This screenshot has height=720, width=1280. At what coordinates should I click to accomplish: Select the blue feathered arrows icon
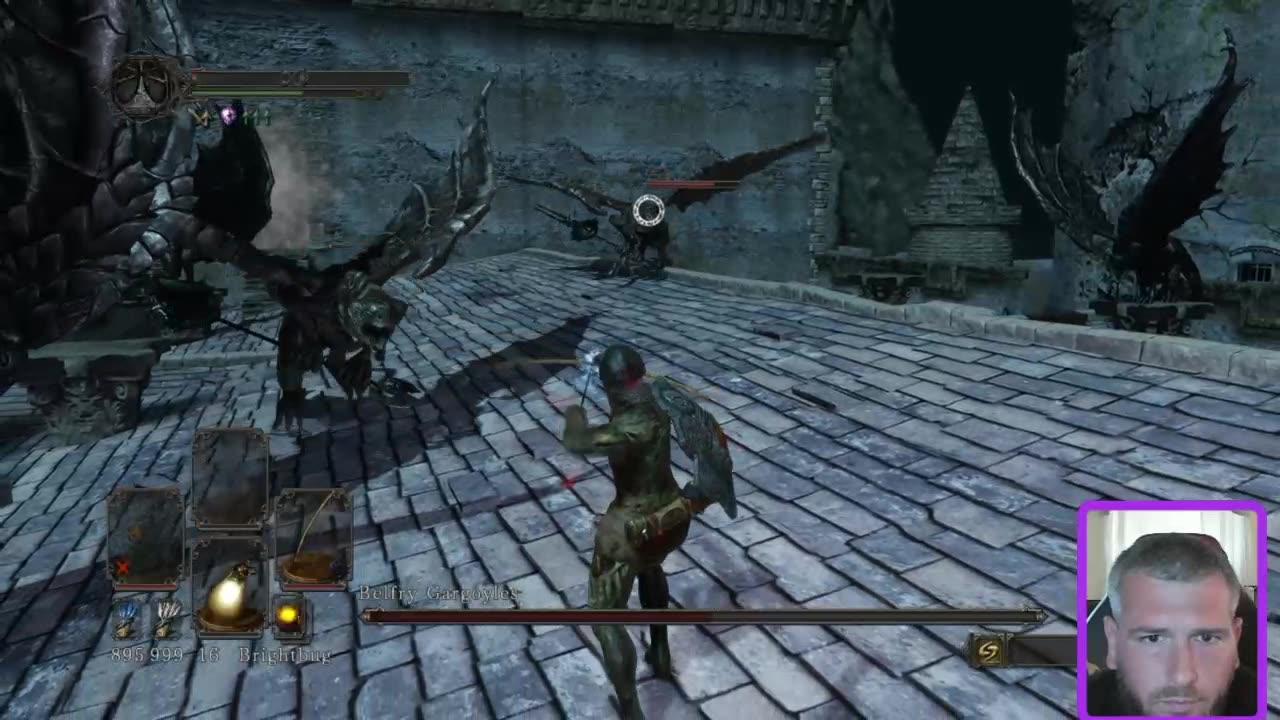(128, 617)
